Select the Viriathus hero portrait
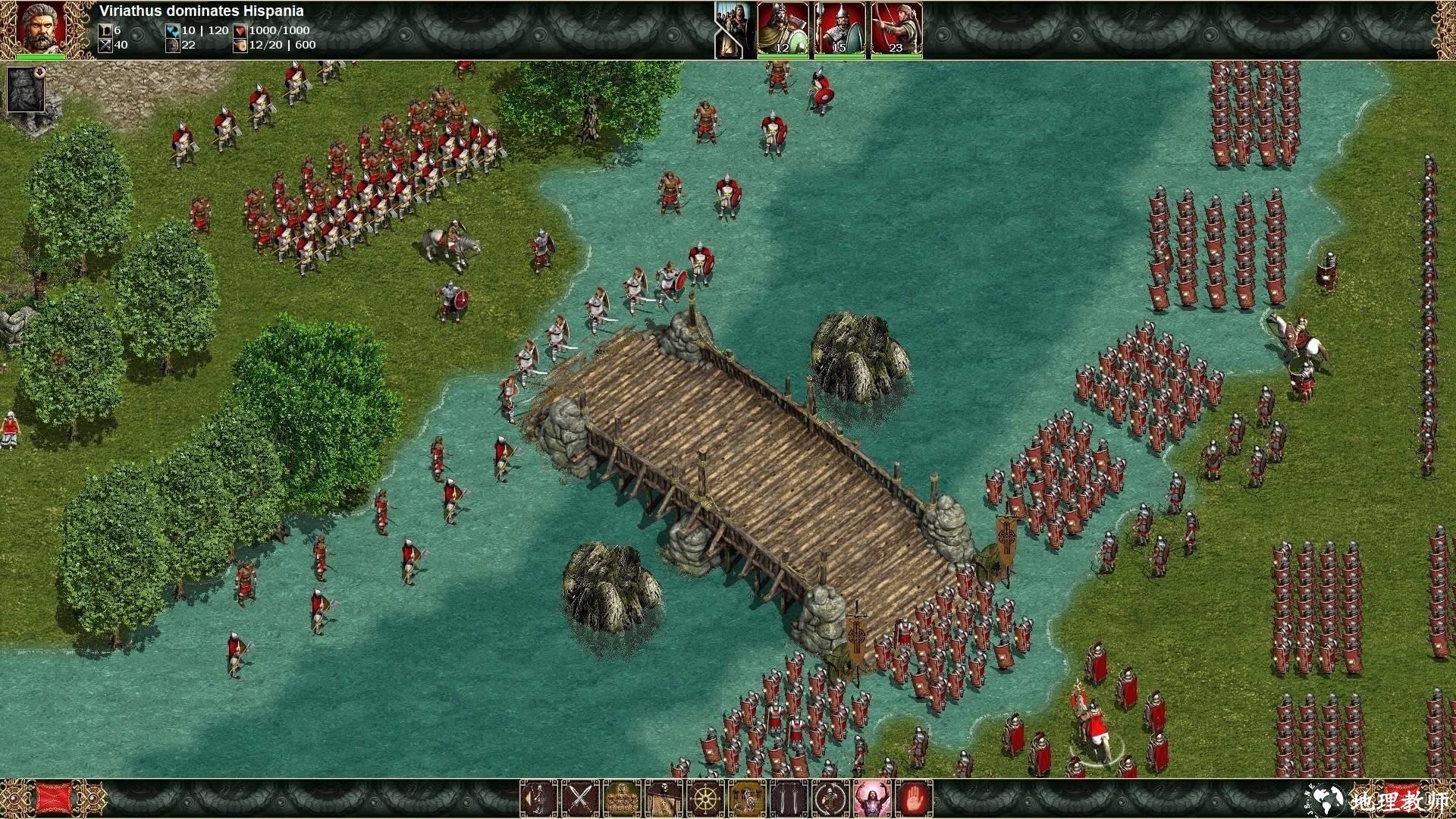The width and height of the screenshot is (1456, 819). [x=40, y=27]
